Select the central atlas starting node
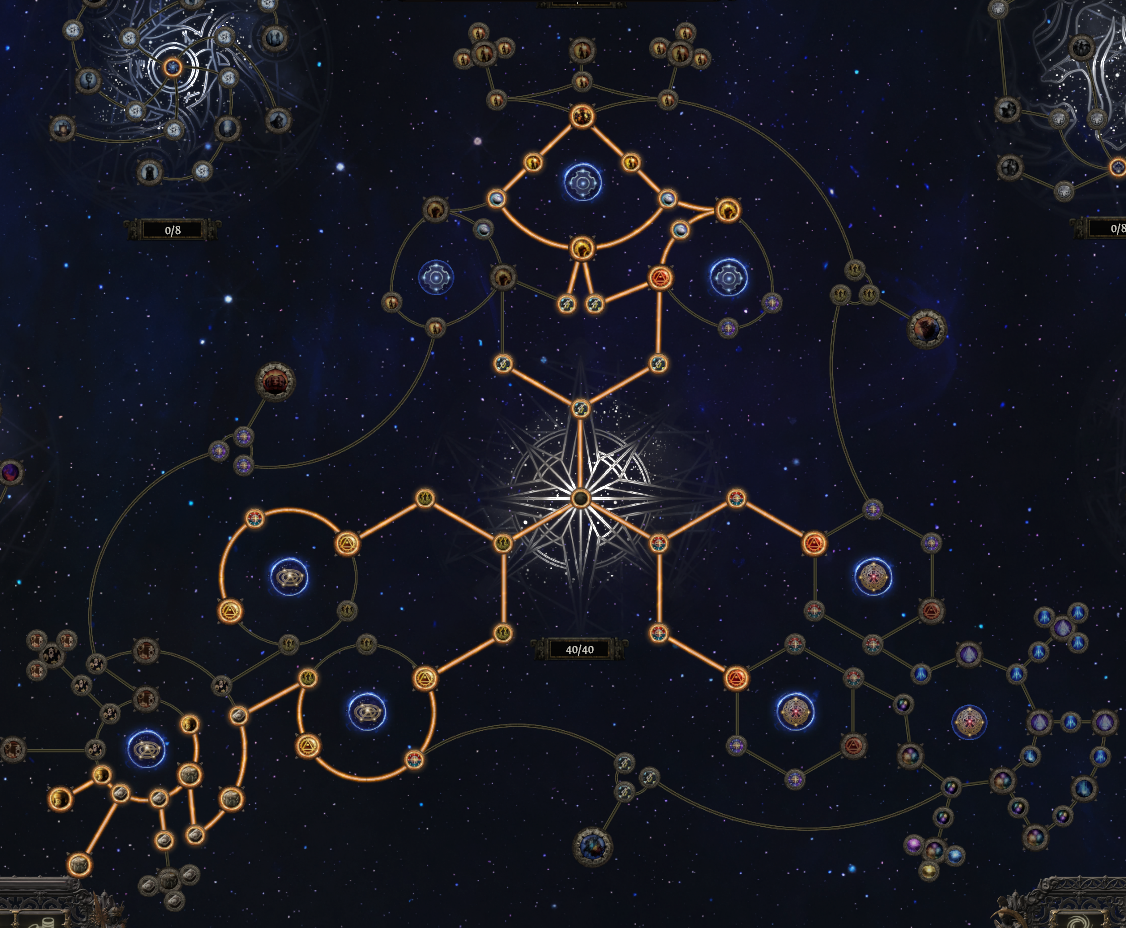 (x=580, y=498)
